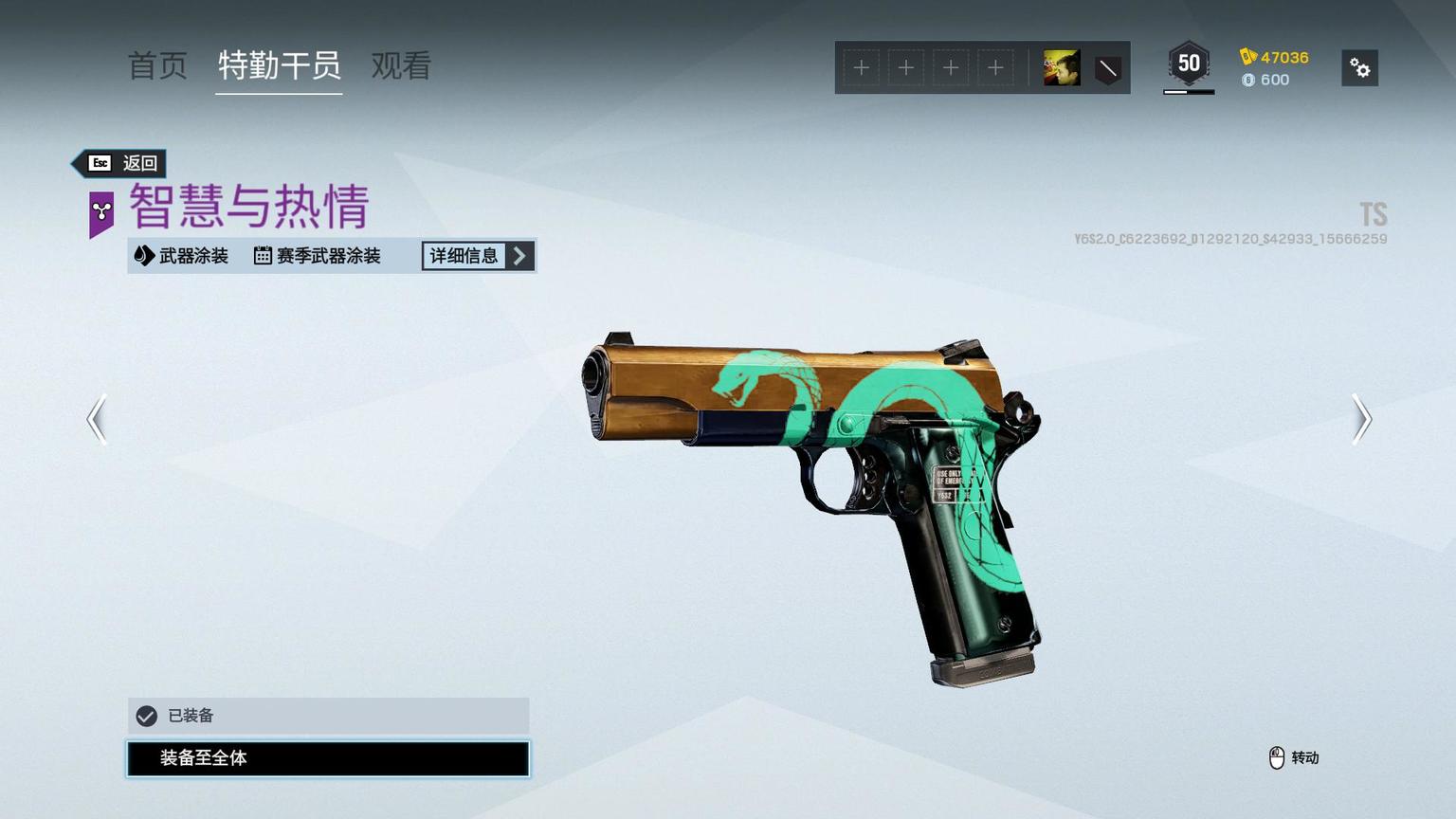Open the renown currency balance 47036

tap(1275, 57)
